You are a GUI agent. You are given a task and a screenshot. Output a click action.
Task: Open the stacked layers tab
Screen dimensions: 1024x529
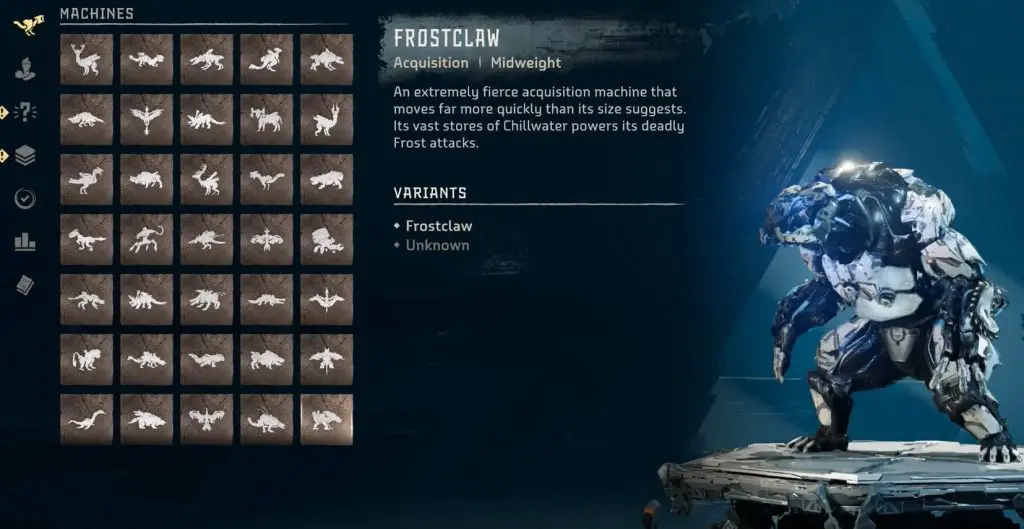(25, 155)
